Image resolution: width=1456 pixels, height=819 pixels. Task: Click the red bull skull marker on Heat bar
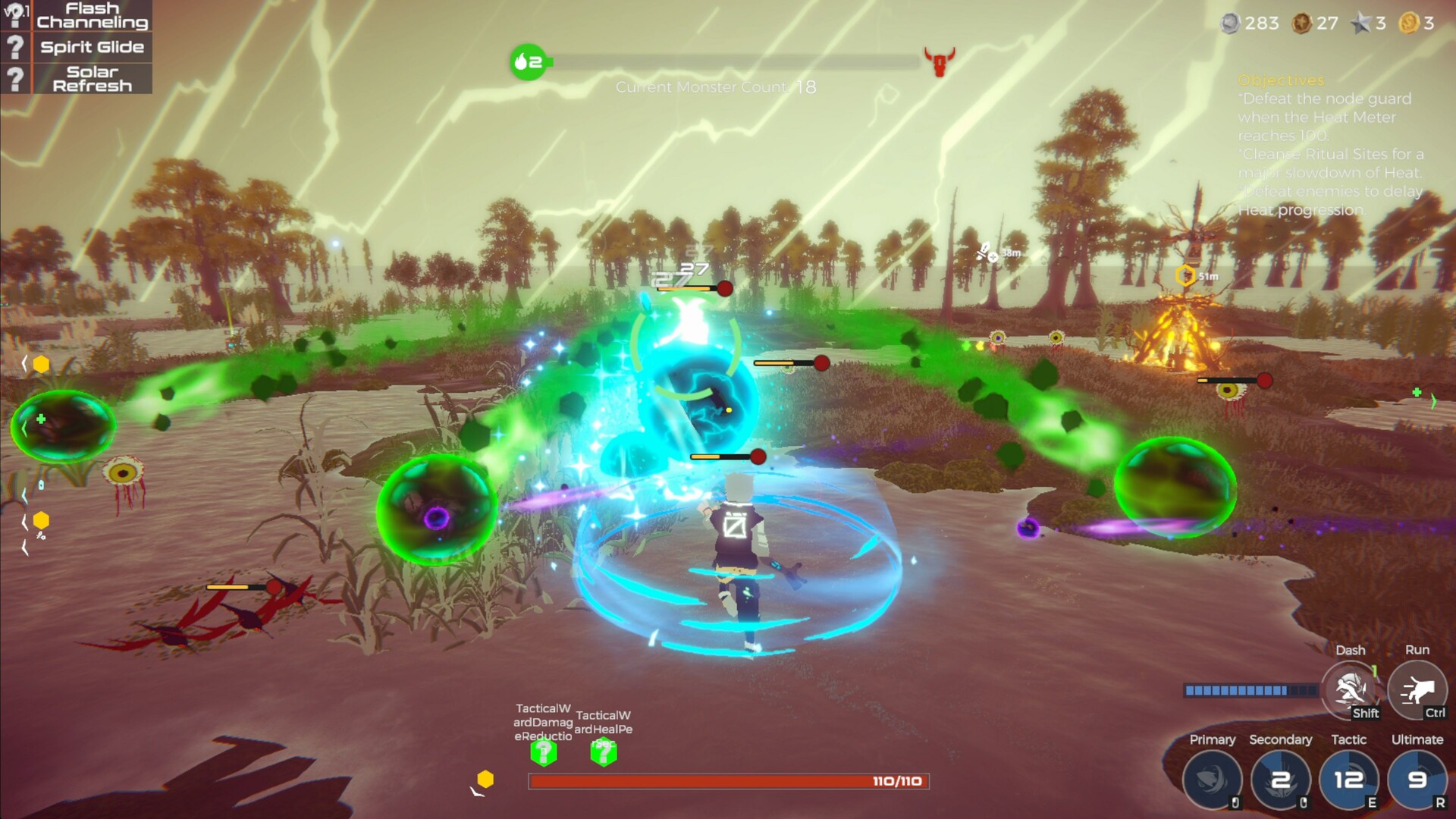click(939, 59)
